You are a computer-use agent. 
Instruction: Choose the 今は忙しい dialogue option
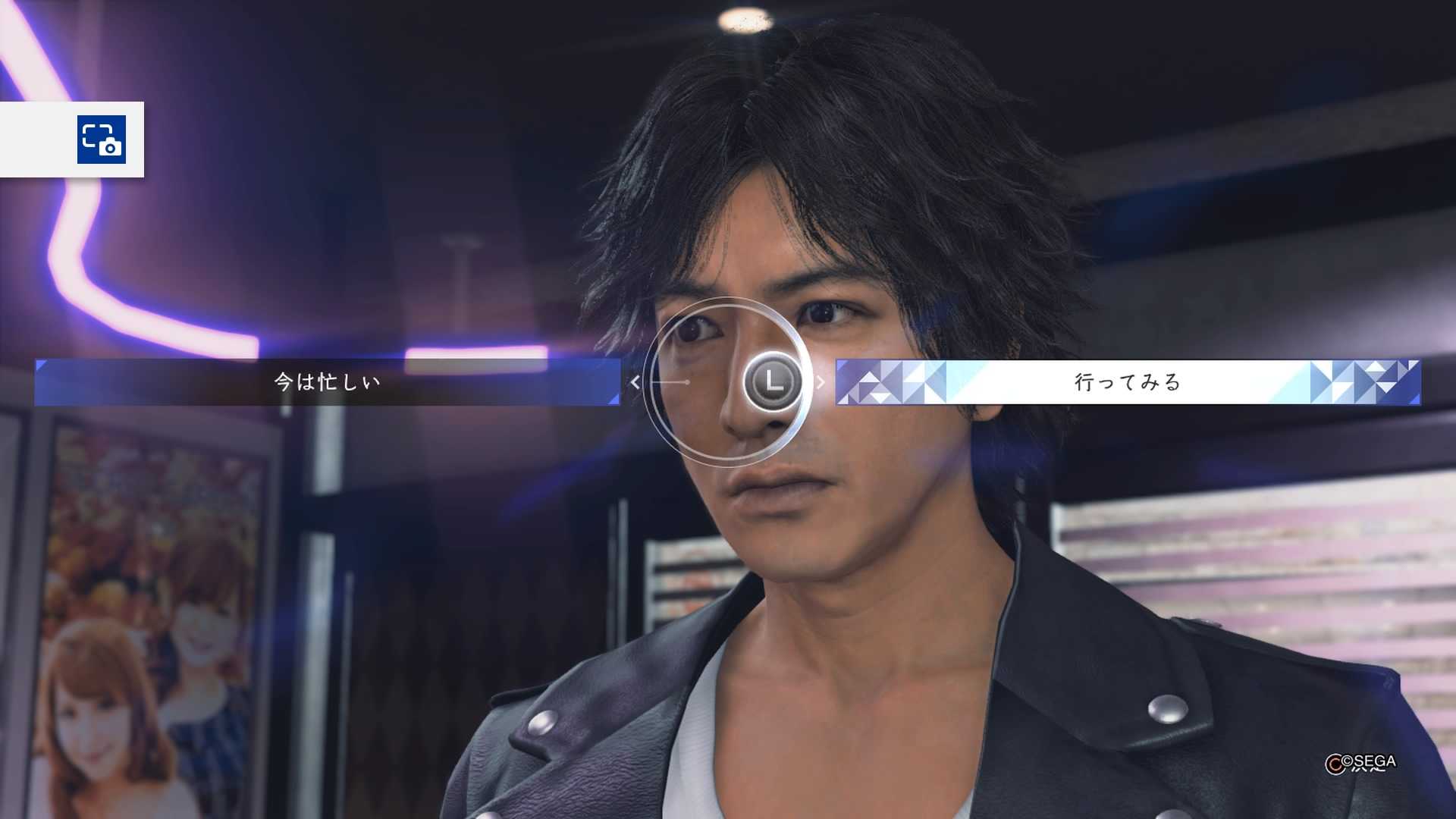click(327, 382)
